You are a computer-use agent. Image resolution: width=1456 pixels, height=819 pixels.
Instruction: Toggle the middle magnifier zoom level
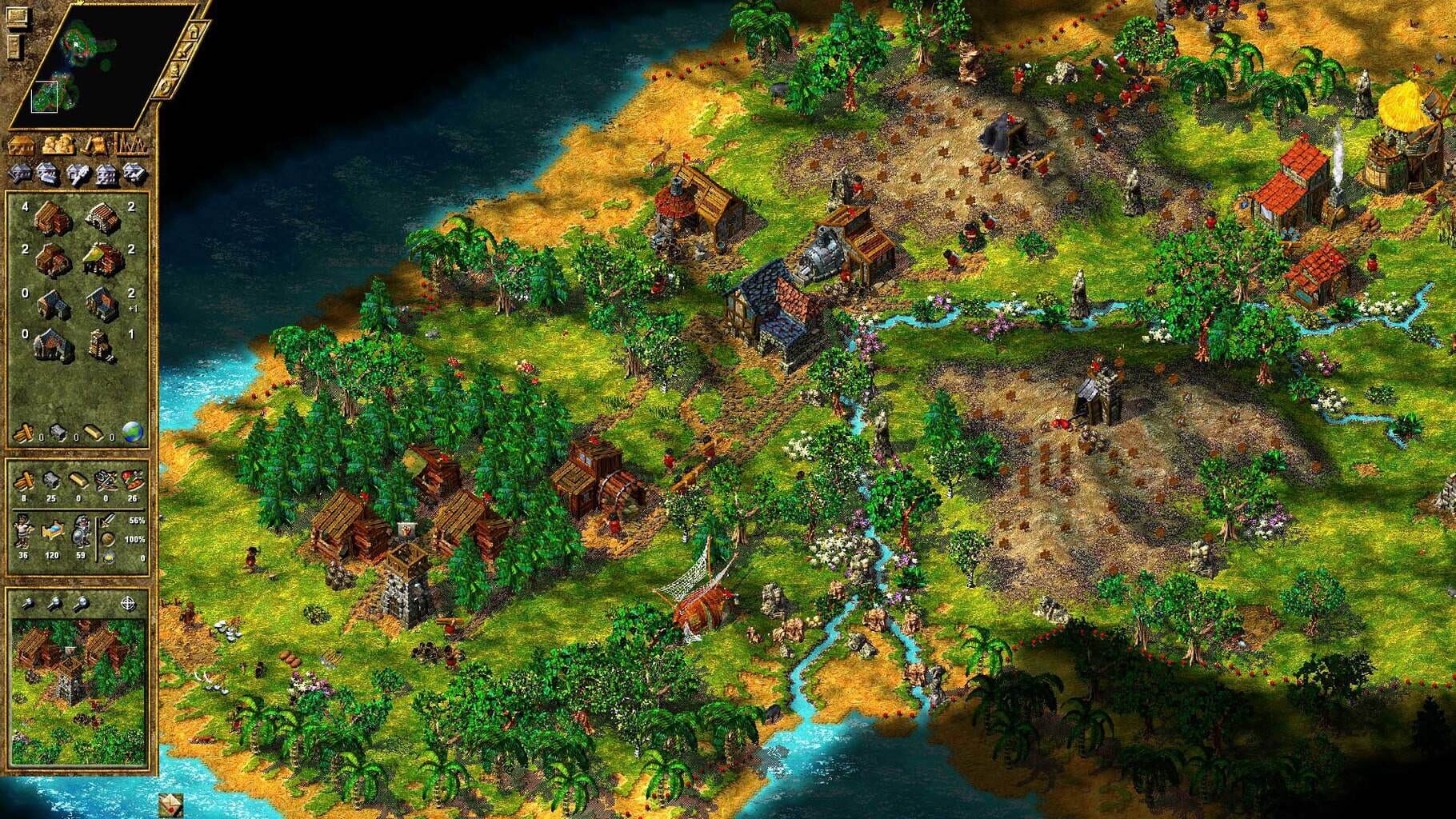tap(54, 604)
